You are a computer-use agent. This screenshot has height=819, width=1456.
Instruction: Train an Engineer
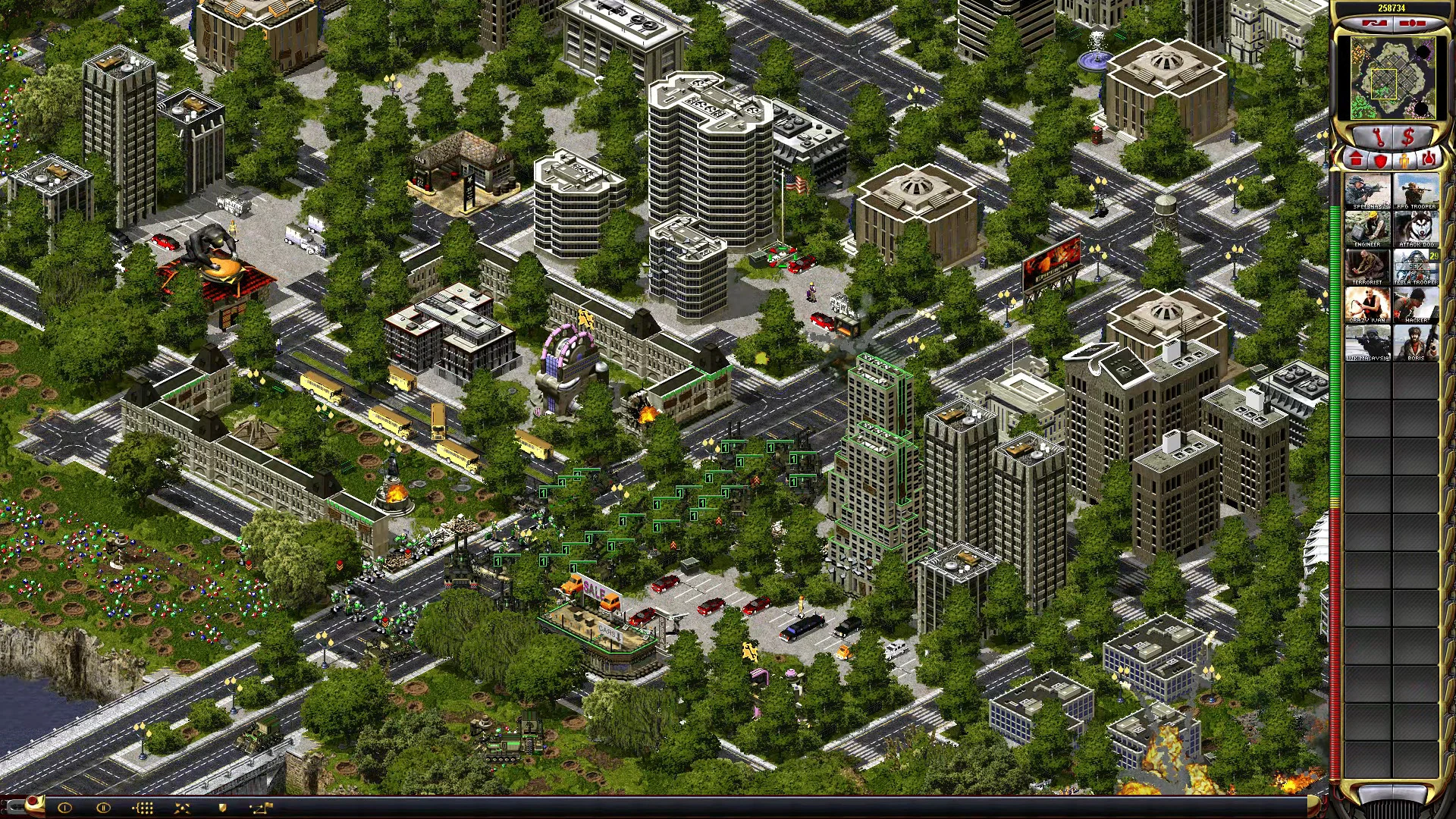1368,227
